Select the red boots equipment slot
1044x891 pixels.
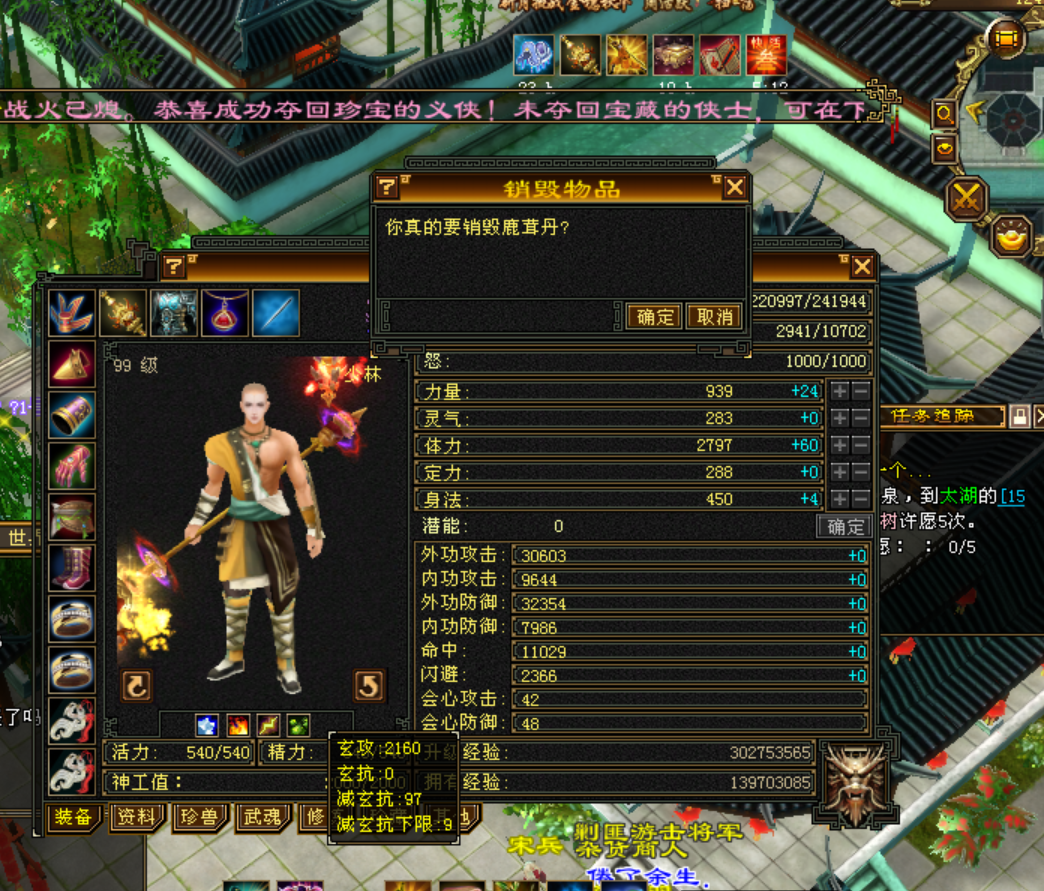[73, 568]
